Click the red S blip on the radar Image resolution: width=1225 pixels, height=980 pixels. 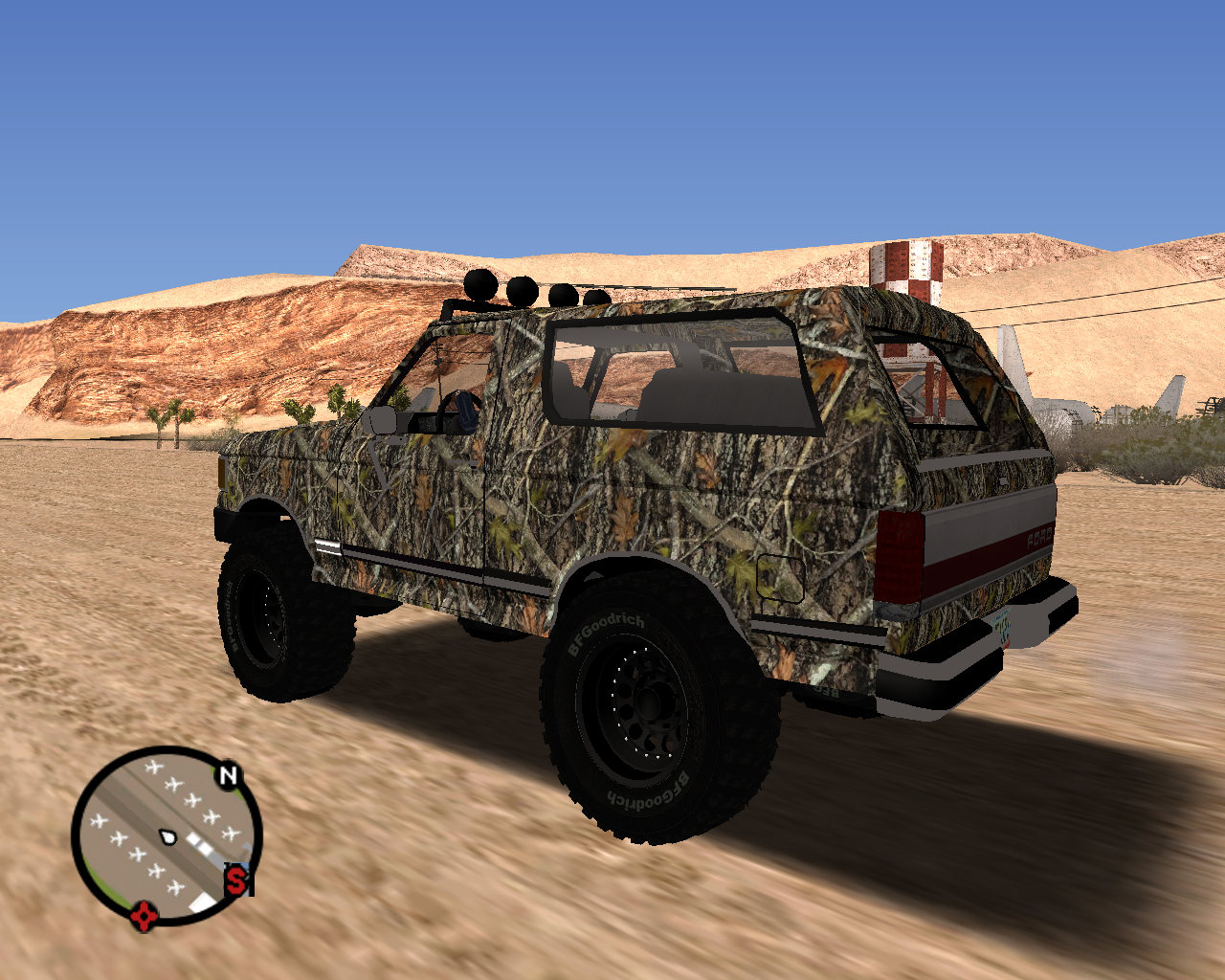(235, 879)
